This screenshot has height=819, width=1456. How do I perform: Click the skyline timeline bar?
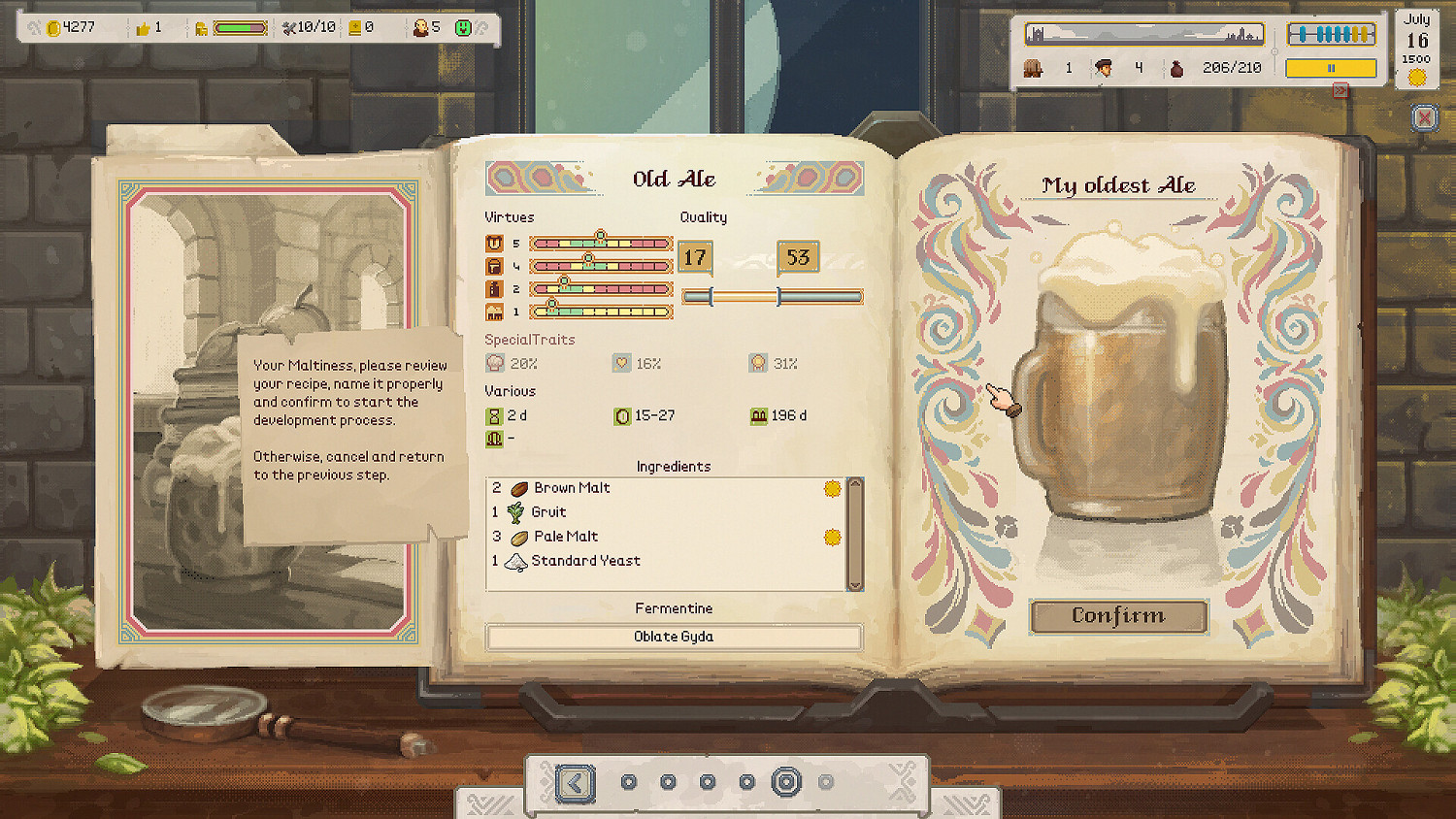coord(1145,35)
